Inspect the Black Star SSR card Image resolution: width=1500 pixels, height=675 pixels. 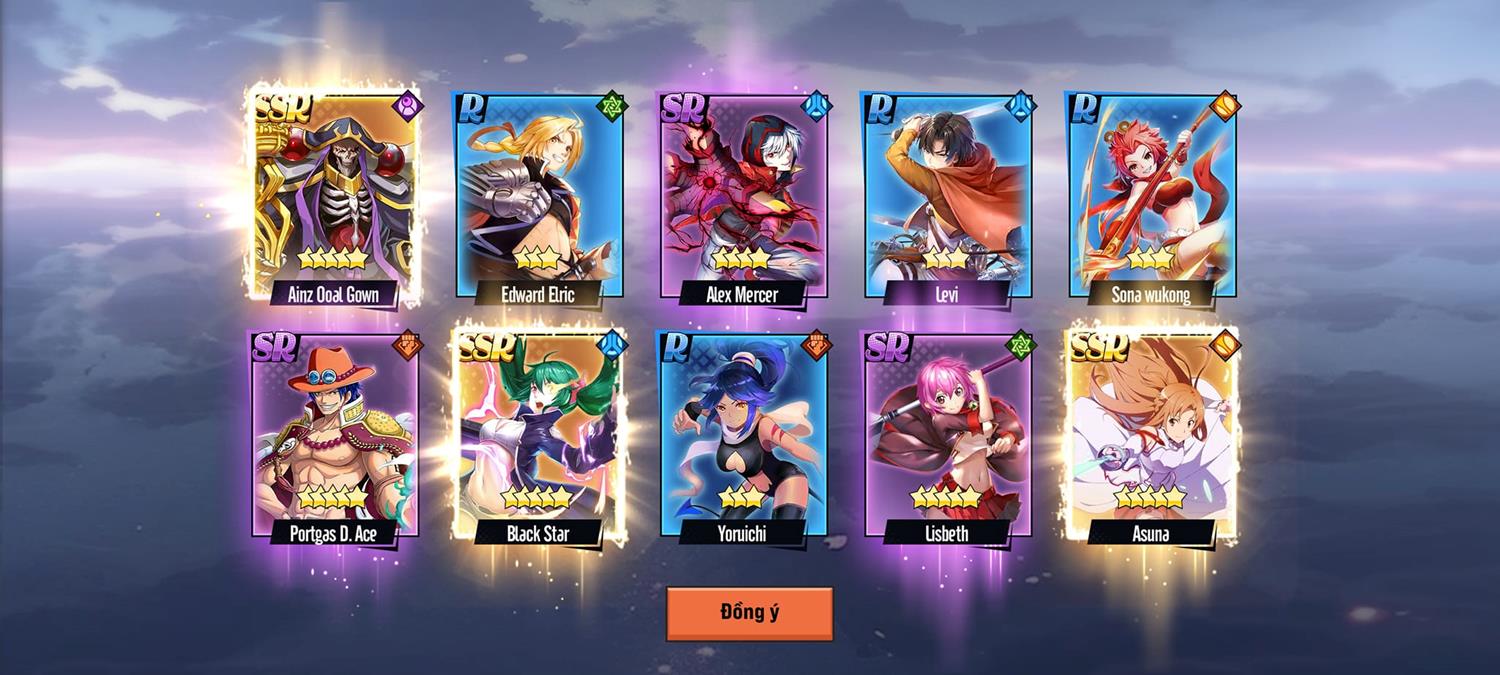[540, 435]
